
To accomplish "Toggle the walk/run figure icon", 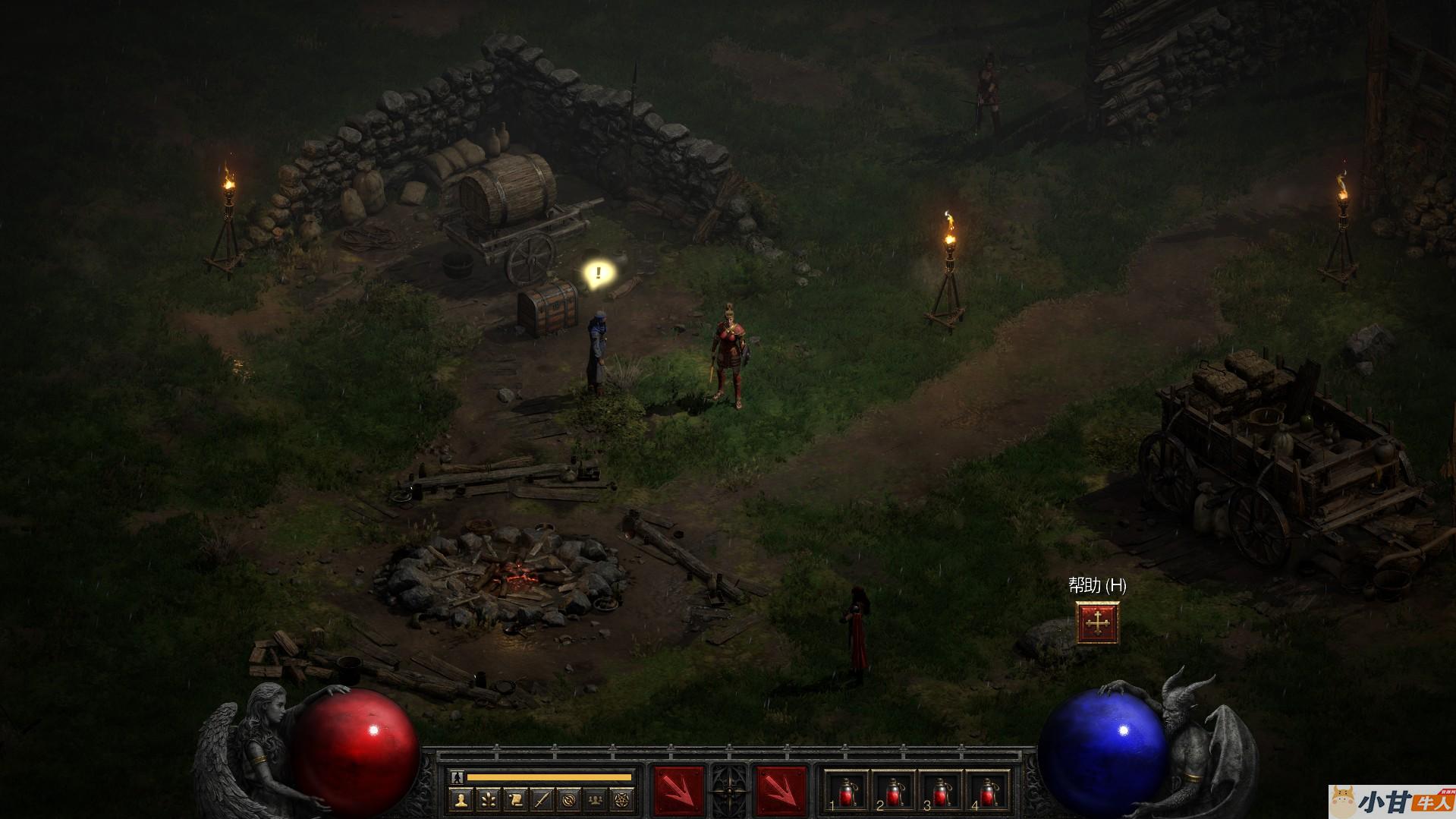I will (455, 776).
